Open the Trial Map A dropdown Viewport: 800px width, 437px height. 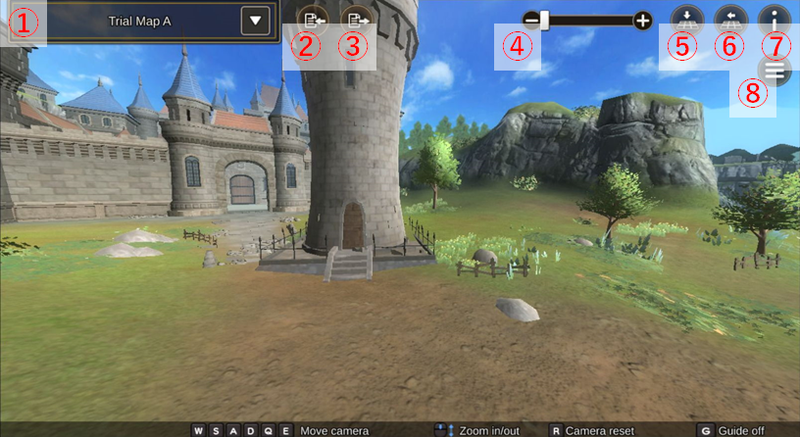(258, 20)
